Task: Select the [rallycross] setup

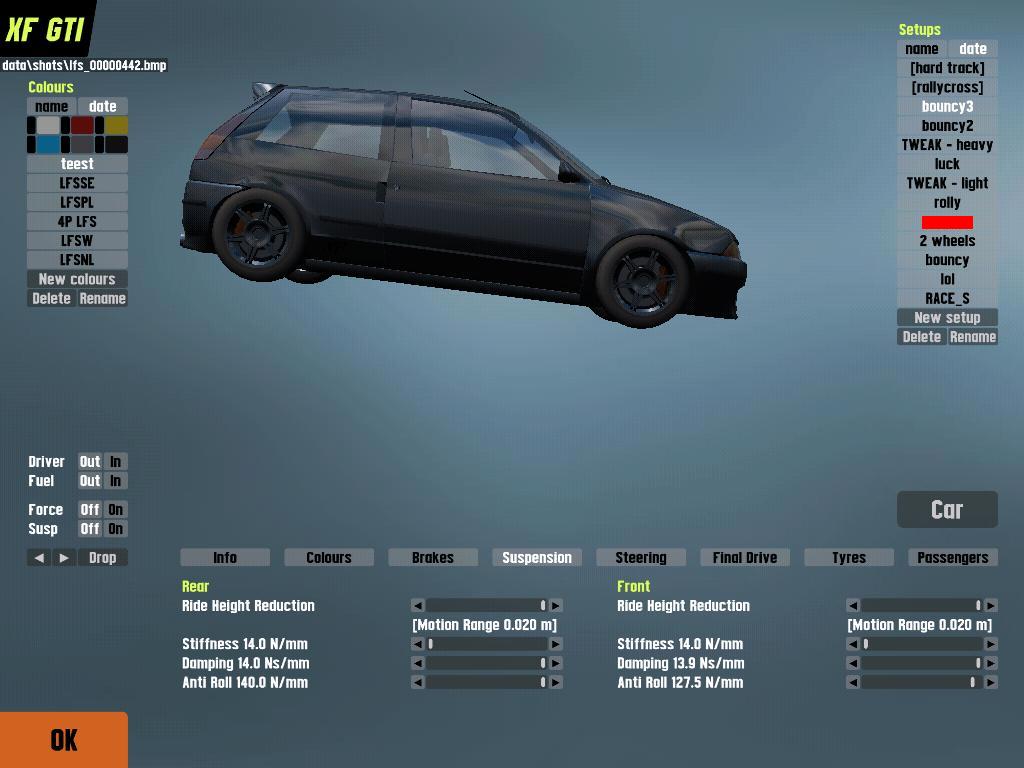Action: click(x=947, y=87)
